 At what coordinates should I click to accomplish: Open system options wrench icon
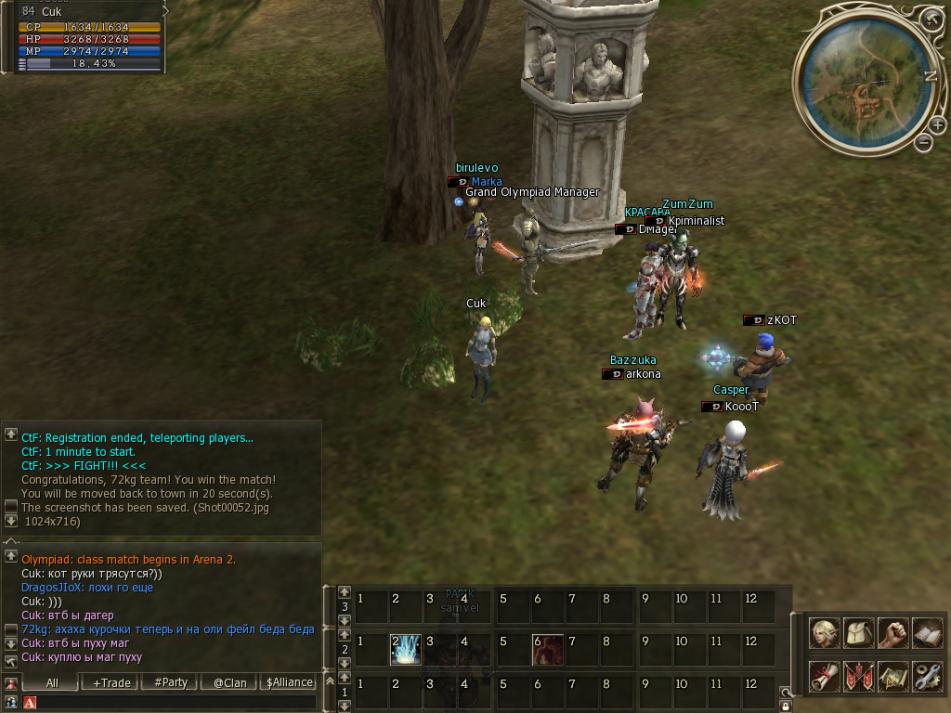point(927,676)
